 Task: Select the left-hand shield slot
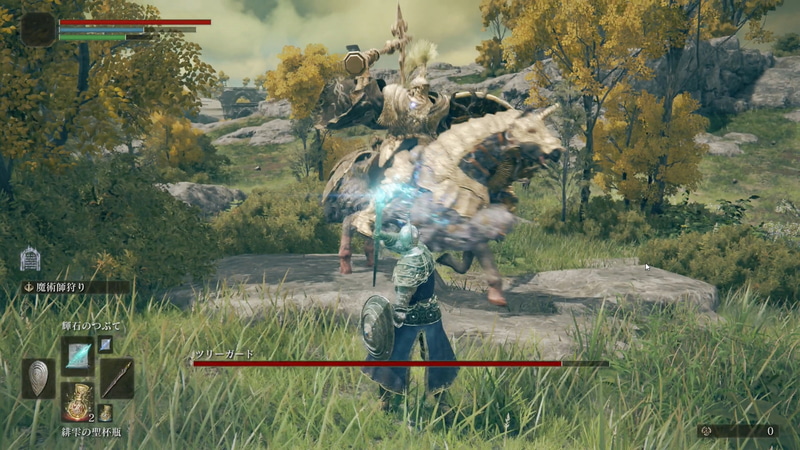pyautogui.click(x=39, y=378)
